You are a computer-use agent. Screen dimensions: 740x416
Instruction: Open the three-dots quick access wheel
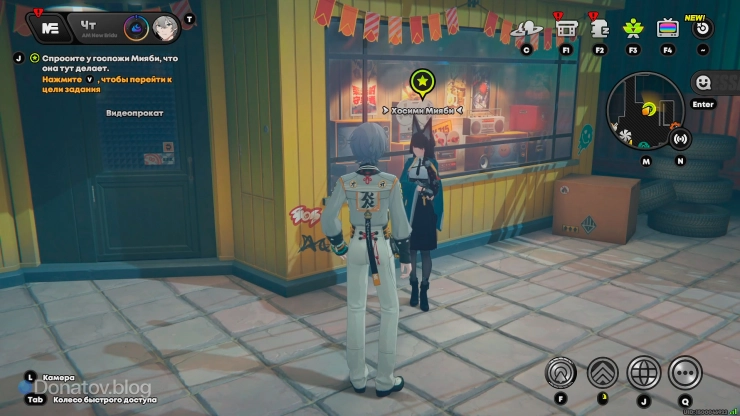pos(685,372)
